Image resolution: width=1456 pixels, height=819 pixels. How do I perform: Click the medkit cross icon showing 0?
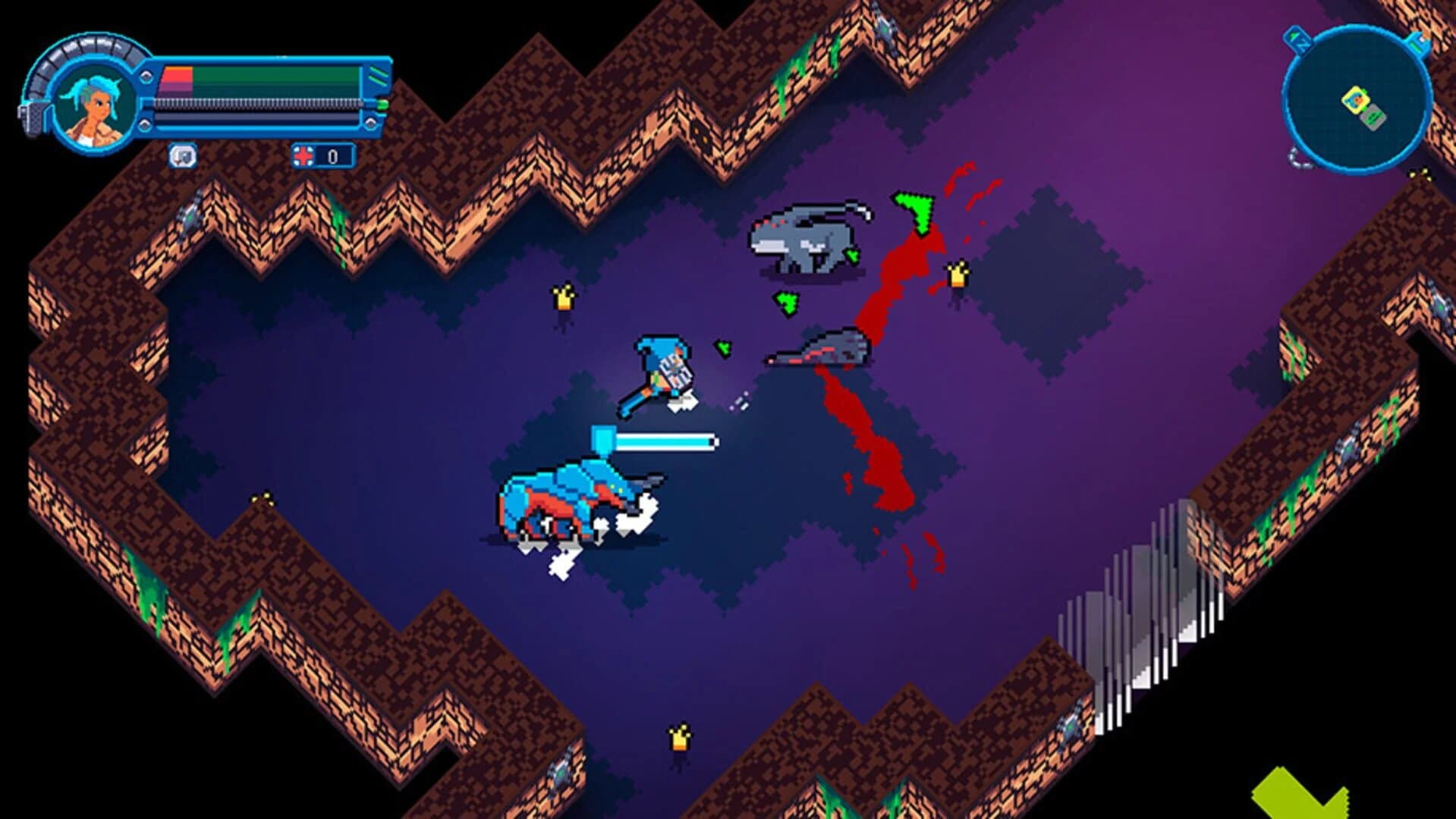coord(303,154)
